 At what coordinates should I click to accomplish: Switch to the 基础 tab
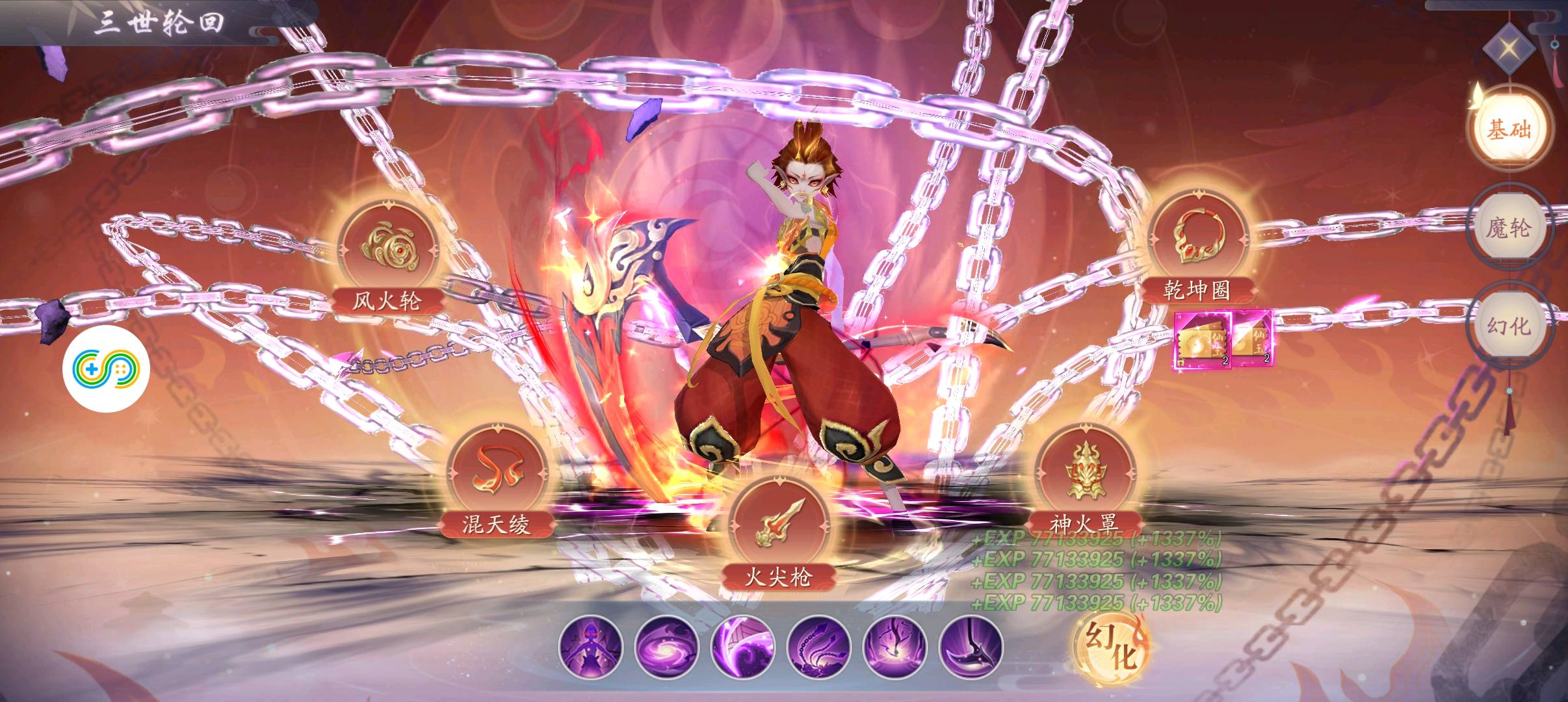click(x=1508, y=130)
